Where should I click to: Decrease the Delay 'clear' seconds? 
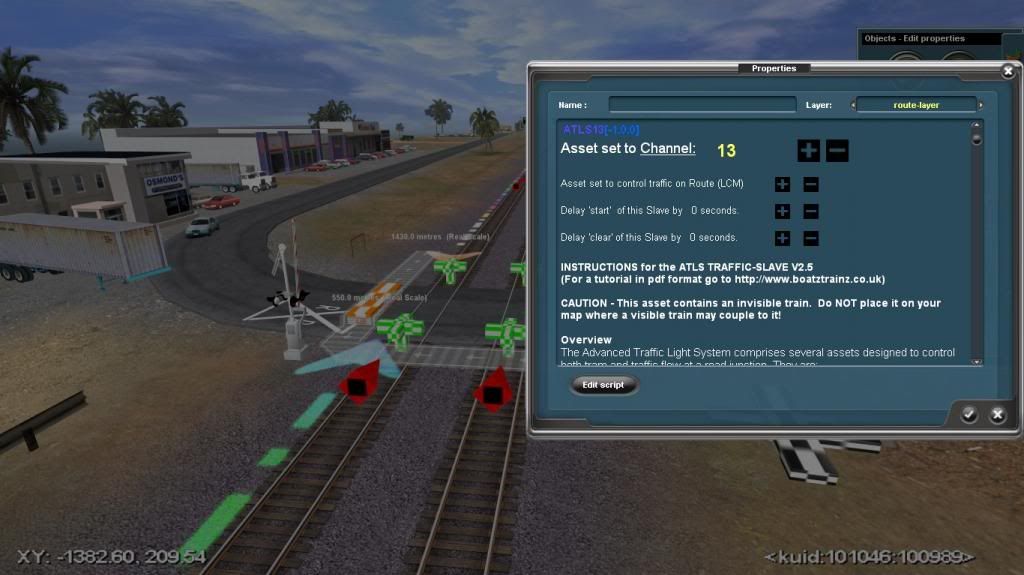tap(811, 238)
